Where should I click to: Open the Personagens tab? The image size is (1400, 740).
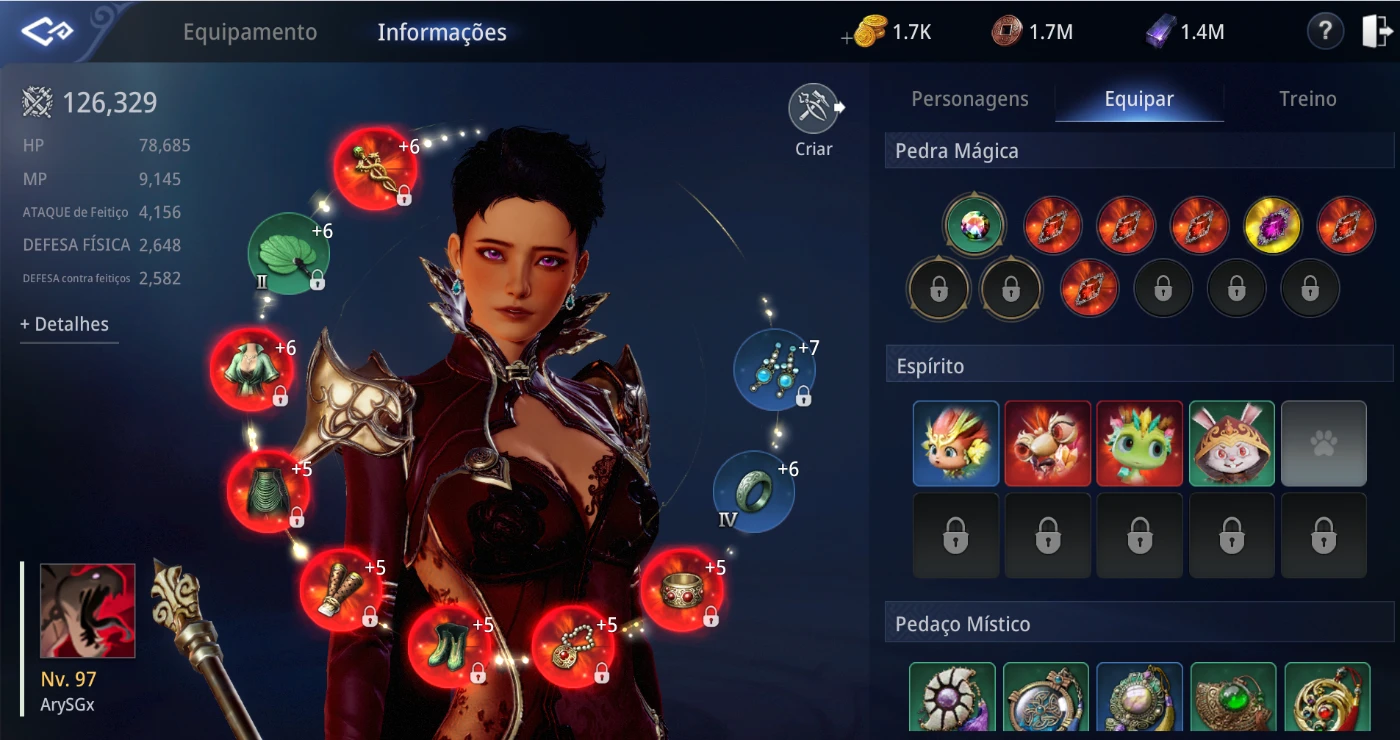[969, 99]
